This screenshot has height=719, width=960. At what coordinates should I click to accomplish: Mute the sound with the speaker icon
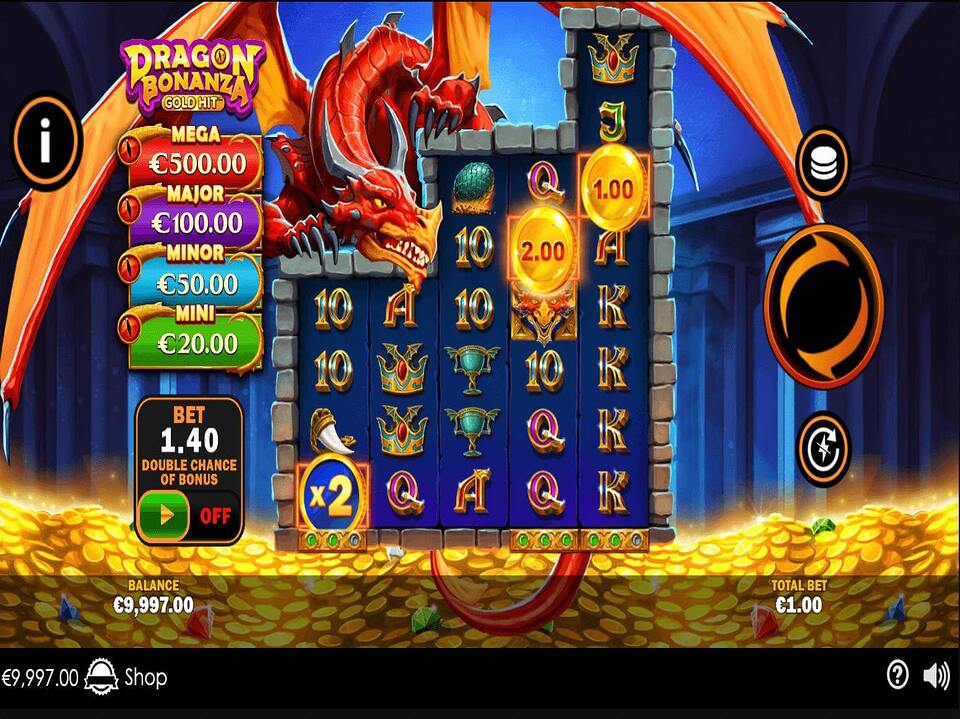(x=936, y=676)
